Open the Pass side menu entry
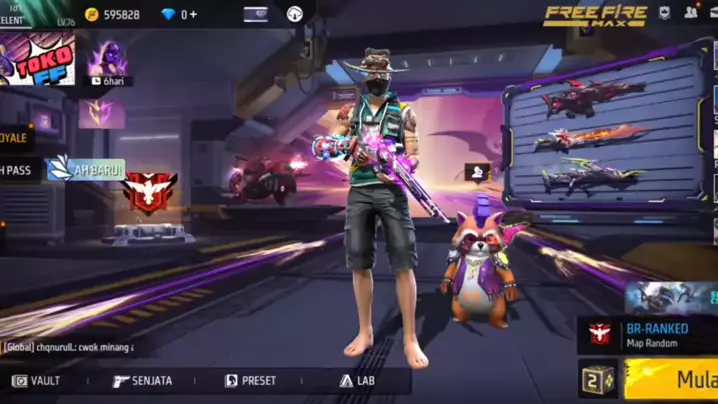This screenshot has height=404, width=718. [x=16, y=170]
